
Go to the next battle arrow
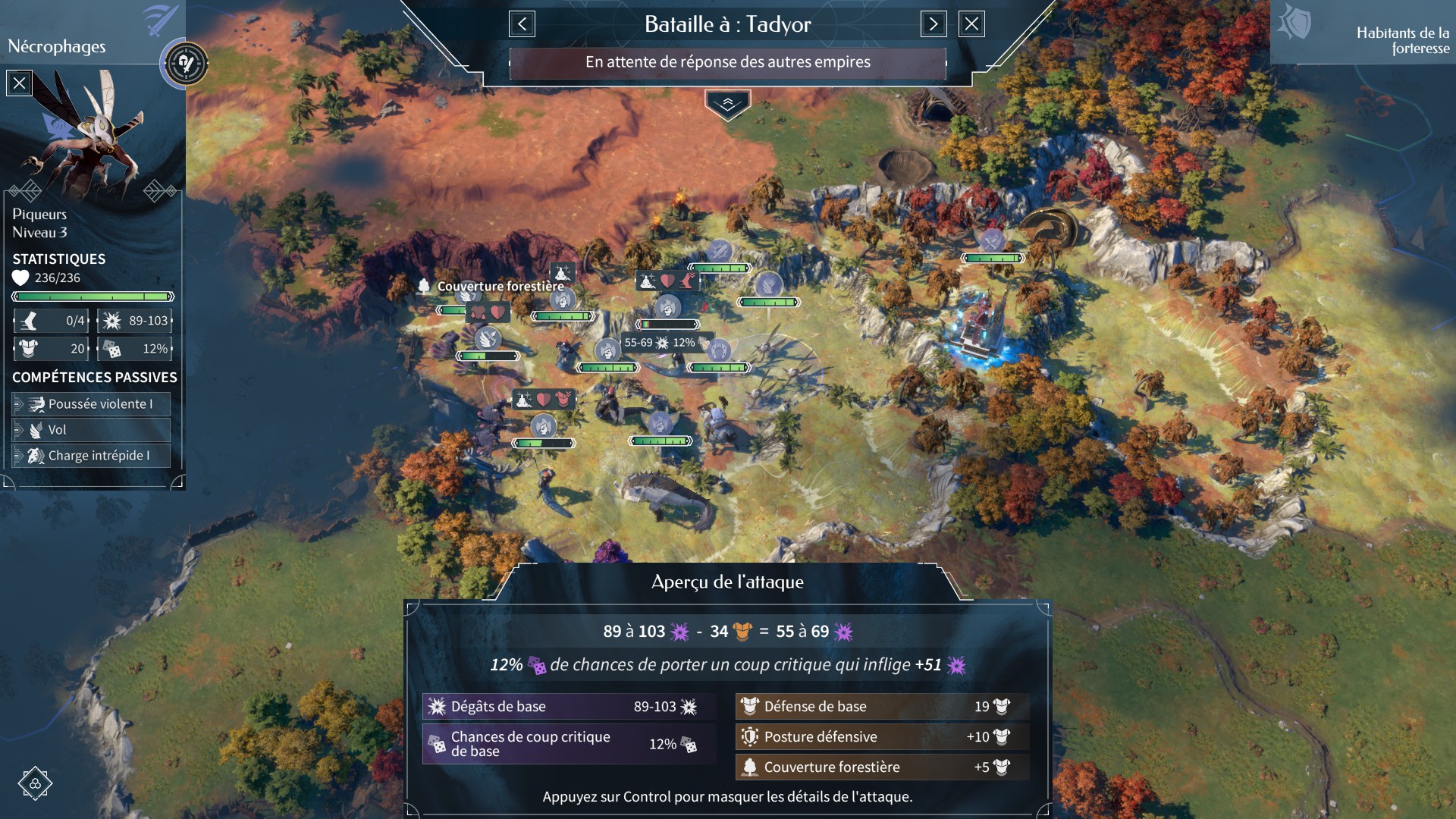click(934, 24)
